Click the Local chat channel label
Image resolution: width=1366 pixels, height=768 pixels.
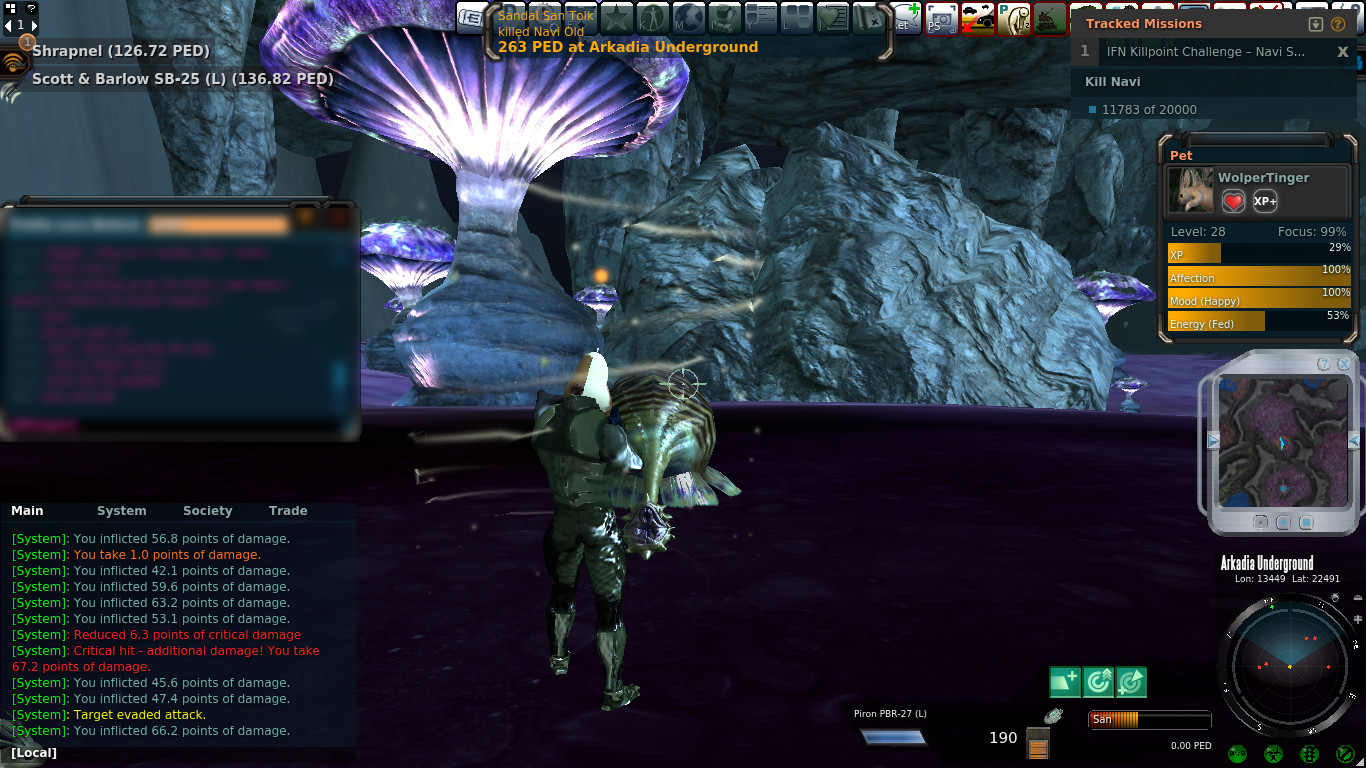click(34, 752)
